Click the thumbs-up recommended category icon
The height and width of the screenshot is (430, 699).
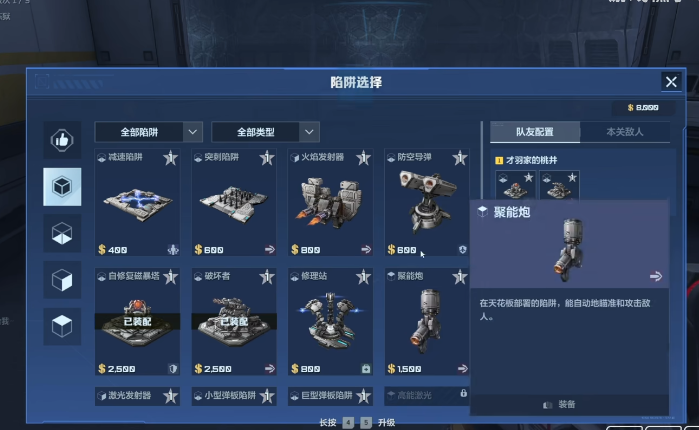[x=62, y=141]
